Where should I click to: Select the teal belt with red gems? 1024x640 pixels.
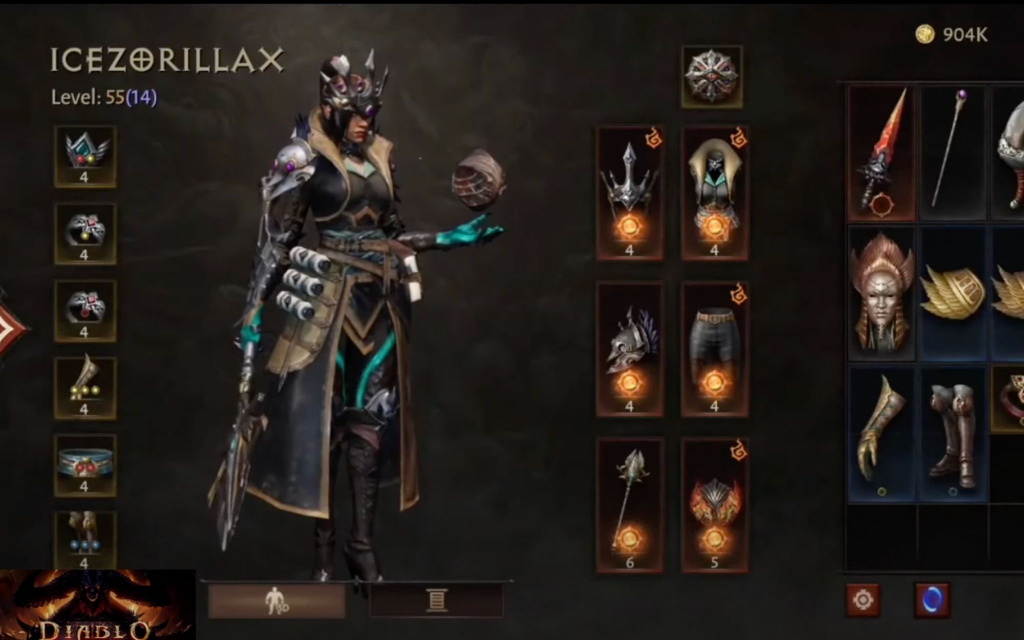85,464
